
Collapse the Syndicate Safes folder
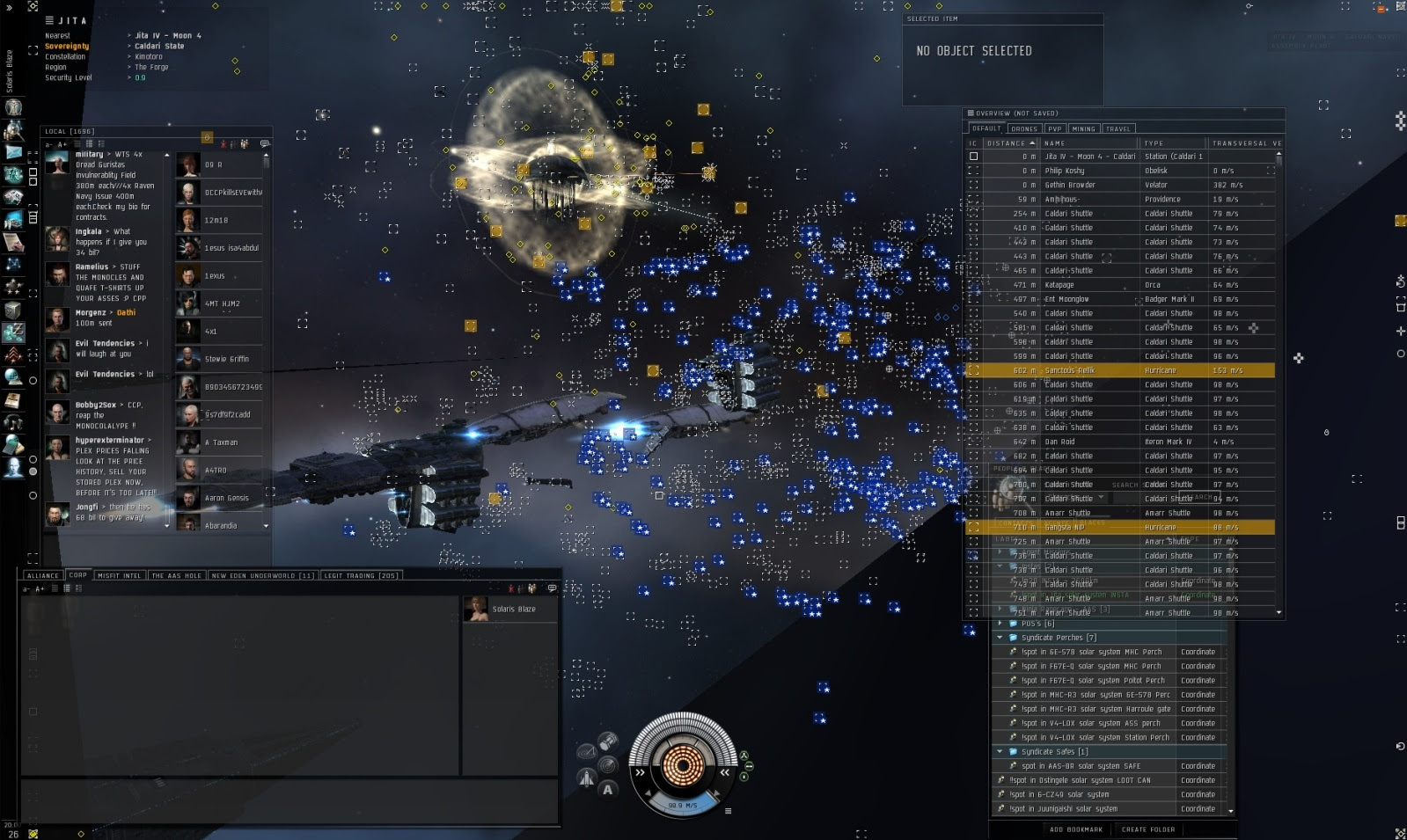click(x=1000, y=752)
